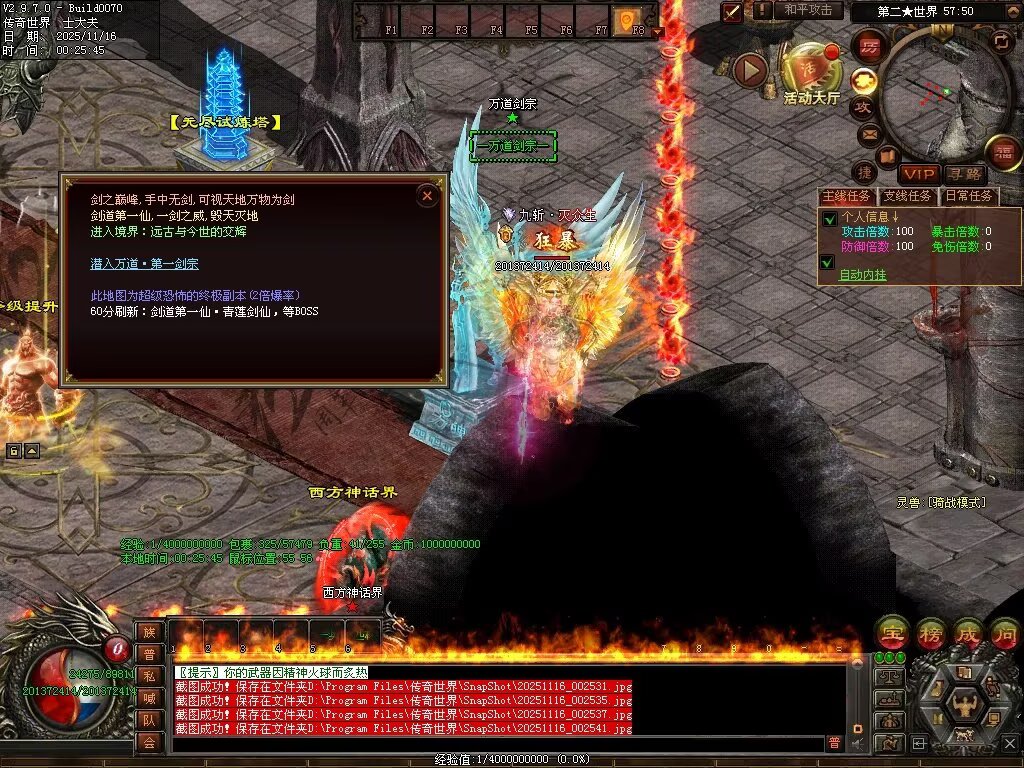Open the 宝 treasure round button

pyautogui.click(x=889, y=632)
